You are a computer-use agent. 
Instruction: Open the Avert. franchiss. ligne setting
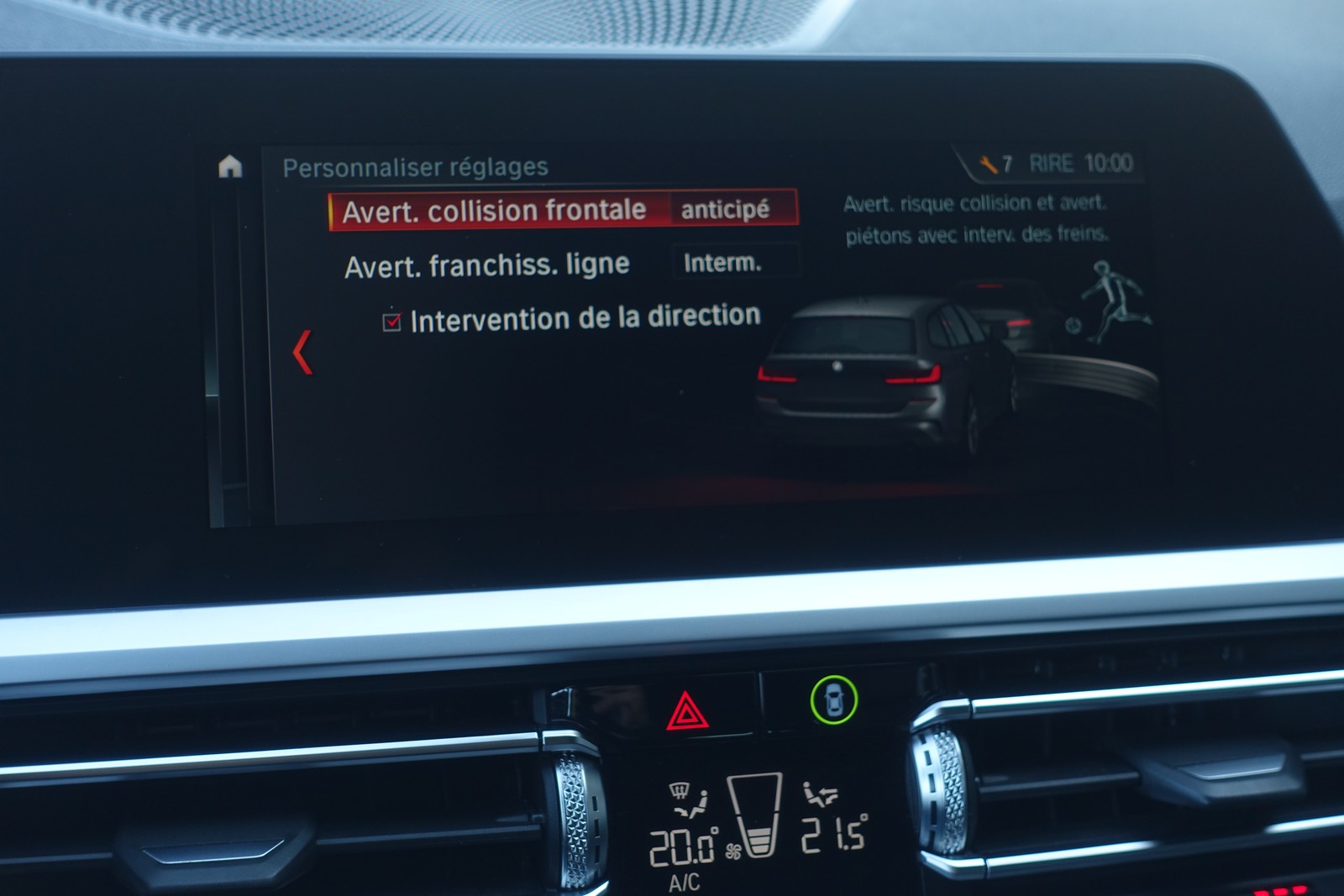487,266
